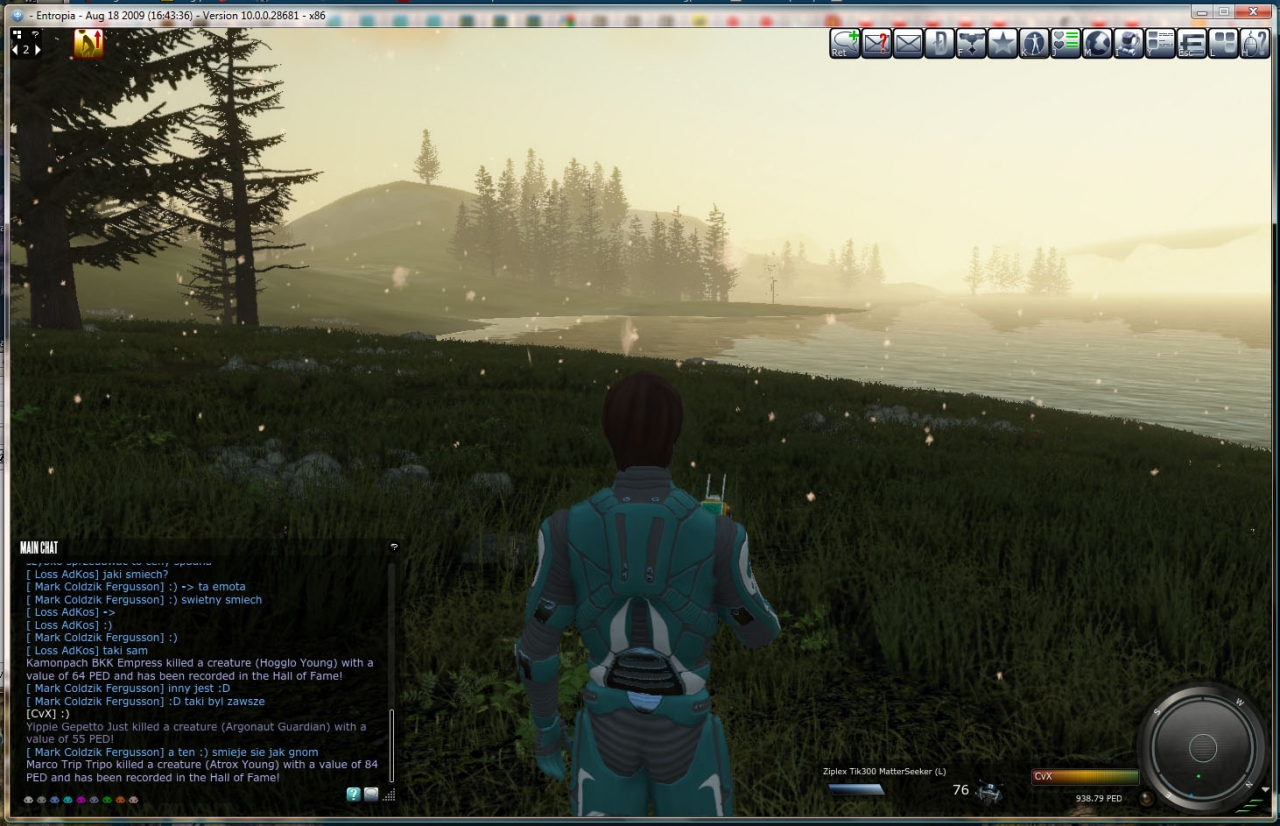
Task: Click the MatterSeeker tool icon
Action: 990,791
